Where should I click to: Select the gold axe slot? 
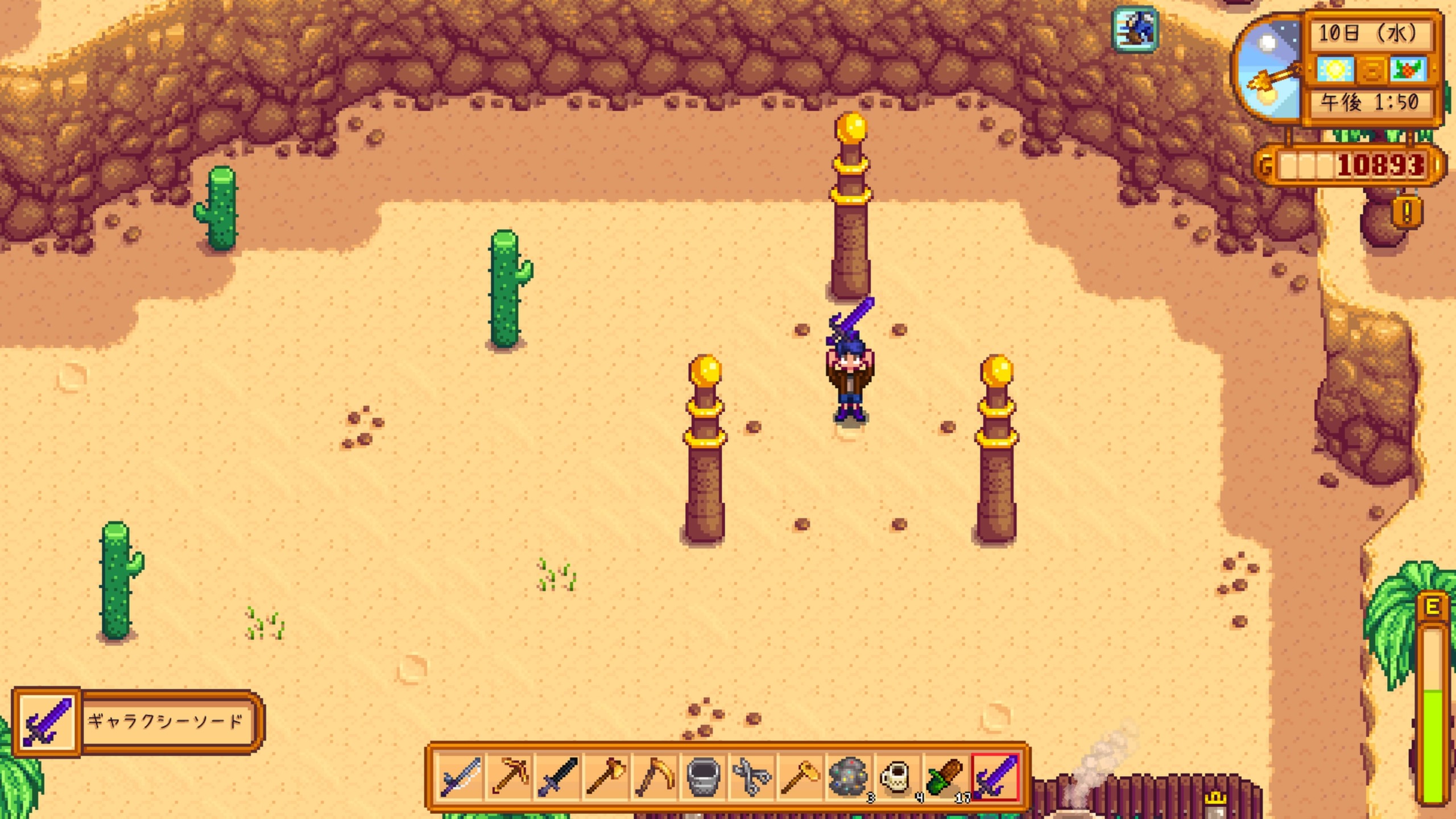pyautogui.click(x=606, y=777)
